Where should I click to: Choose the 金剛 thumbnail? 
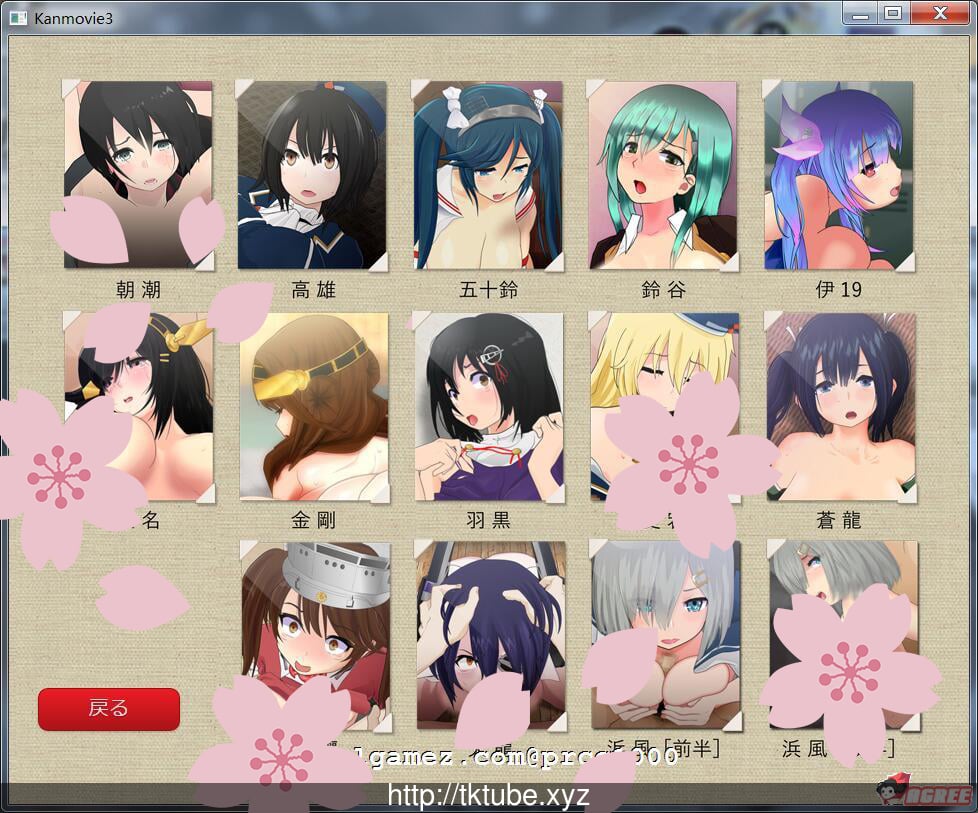tap(313, 405)
